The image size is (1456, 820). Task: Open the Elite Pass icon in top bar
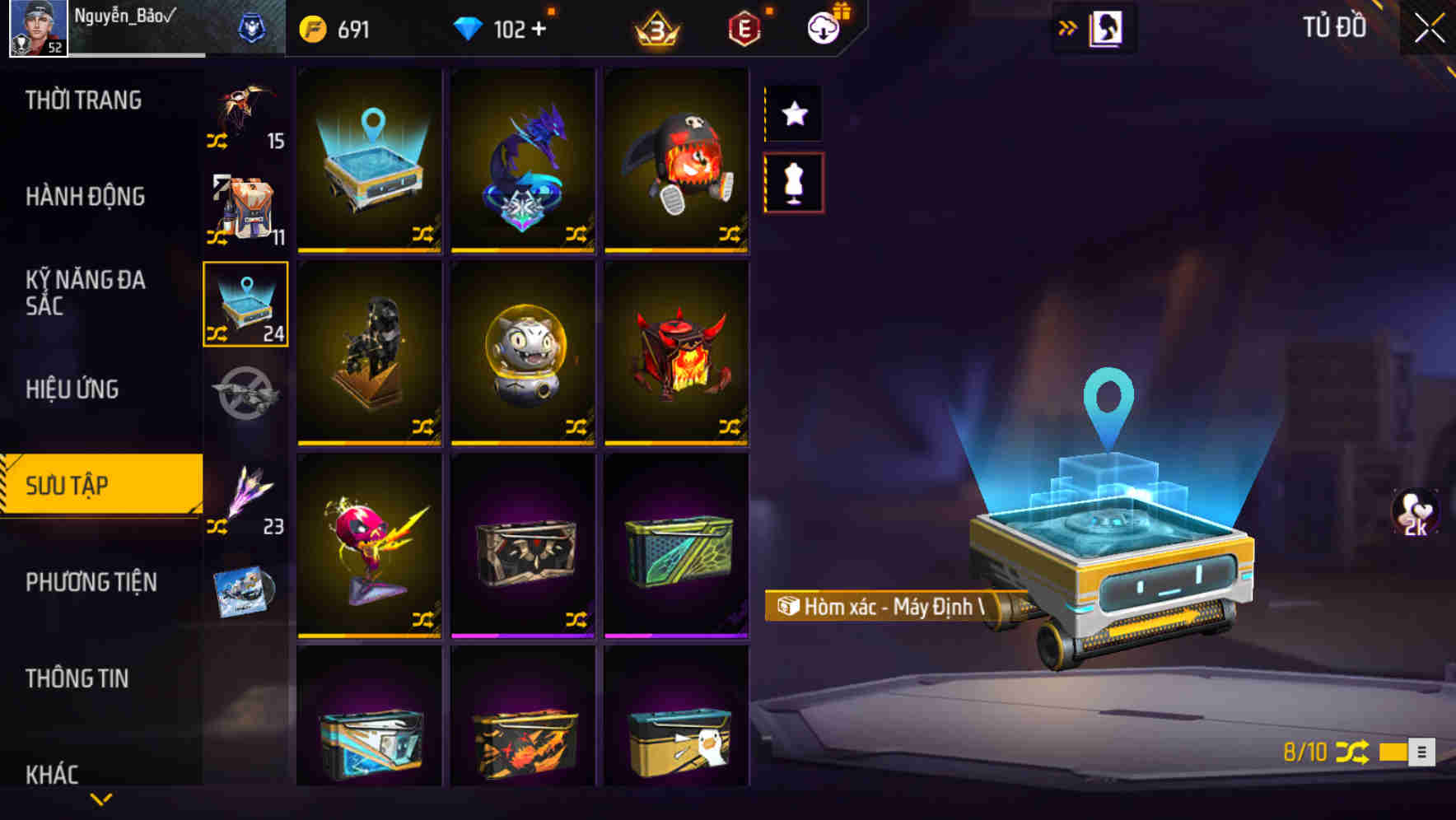tap(745, 27)
